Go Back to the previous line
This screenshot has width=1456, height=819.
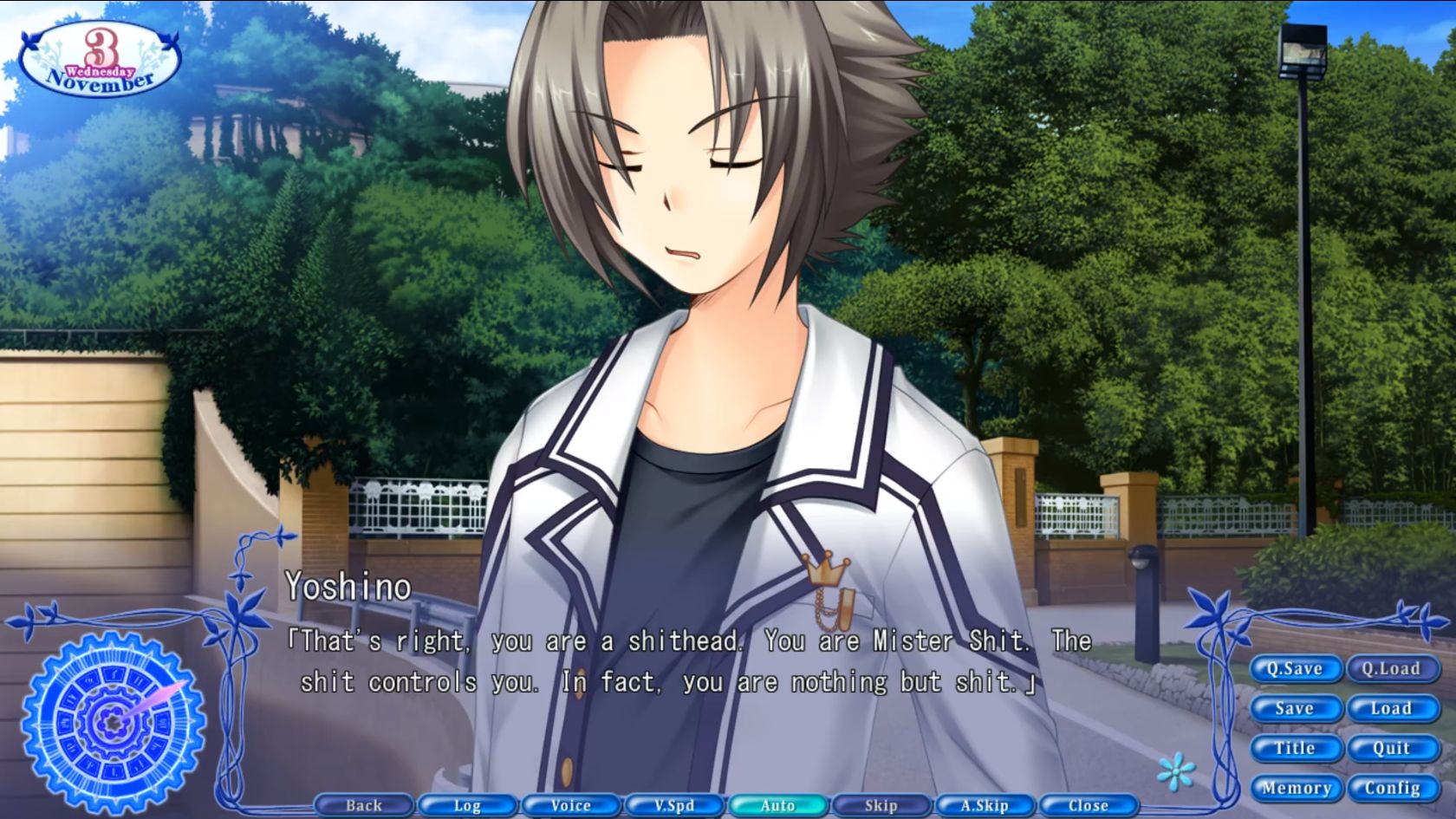(x=362, y=805)
